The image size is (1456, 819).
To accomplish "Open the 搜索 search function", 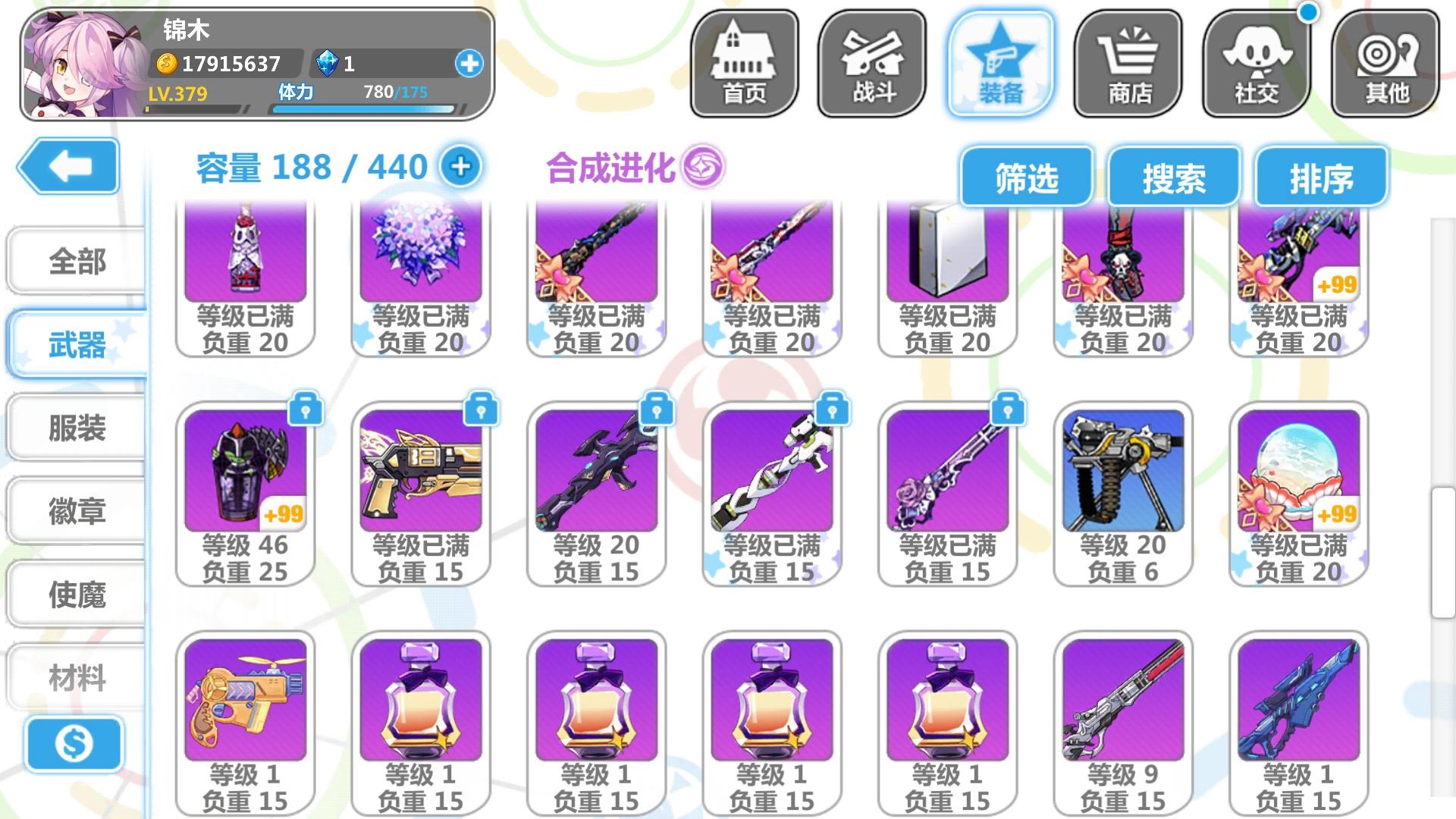I will [1175, 177].
